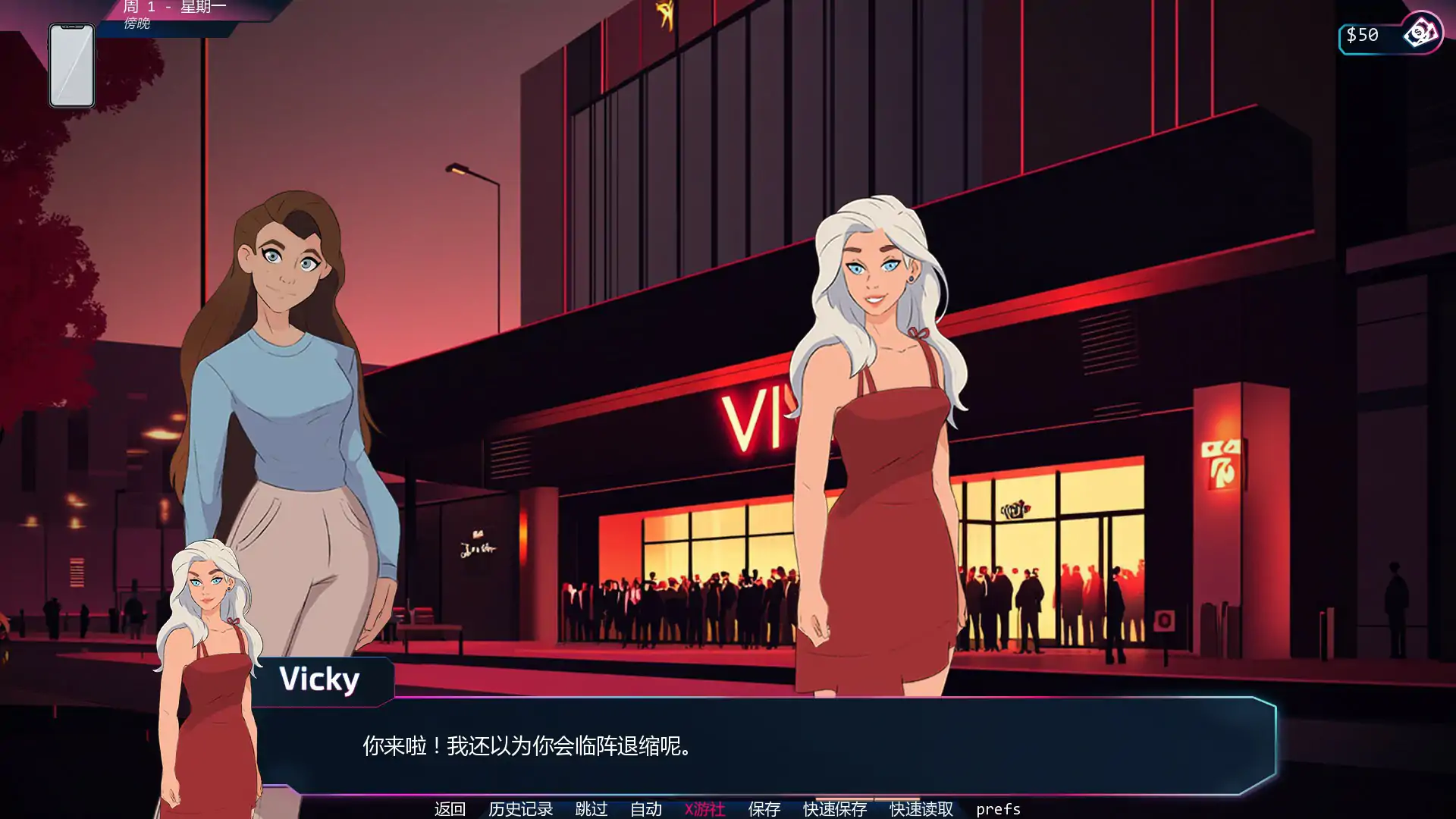
Task: Toggle auto-read by clicking 自动 again
Action: click(646, 809)
